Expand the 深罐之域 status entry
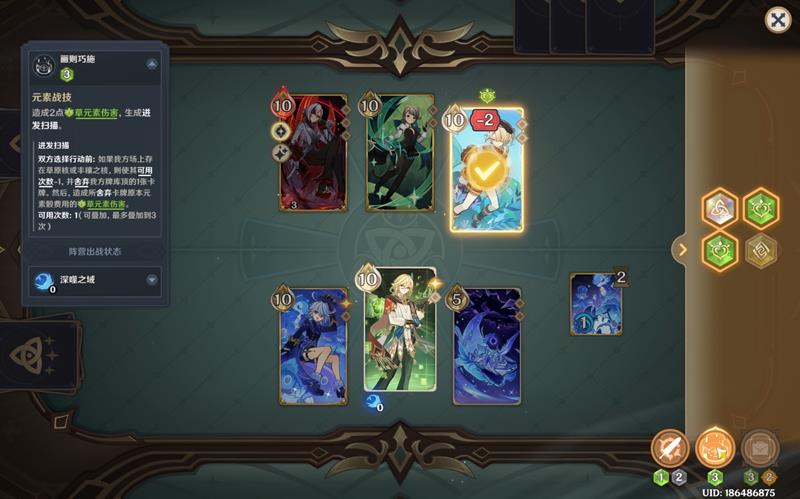800x499 pixels. [x=152, y=281]
